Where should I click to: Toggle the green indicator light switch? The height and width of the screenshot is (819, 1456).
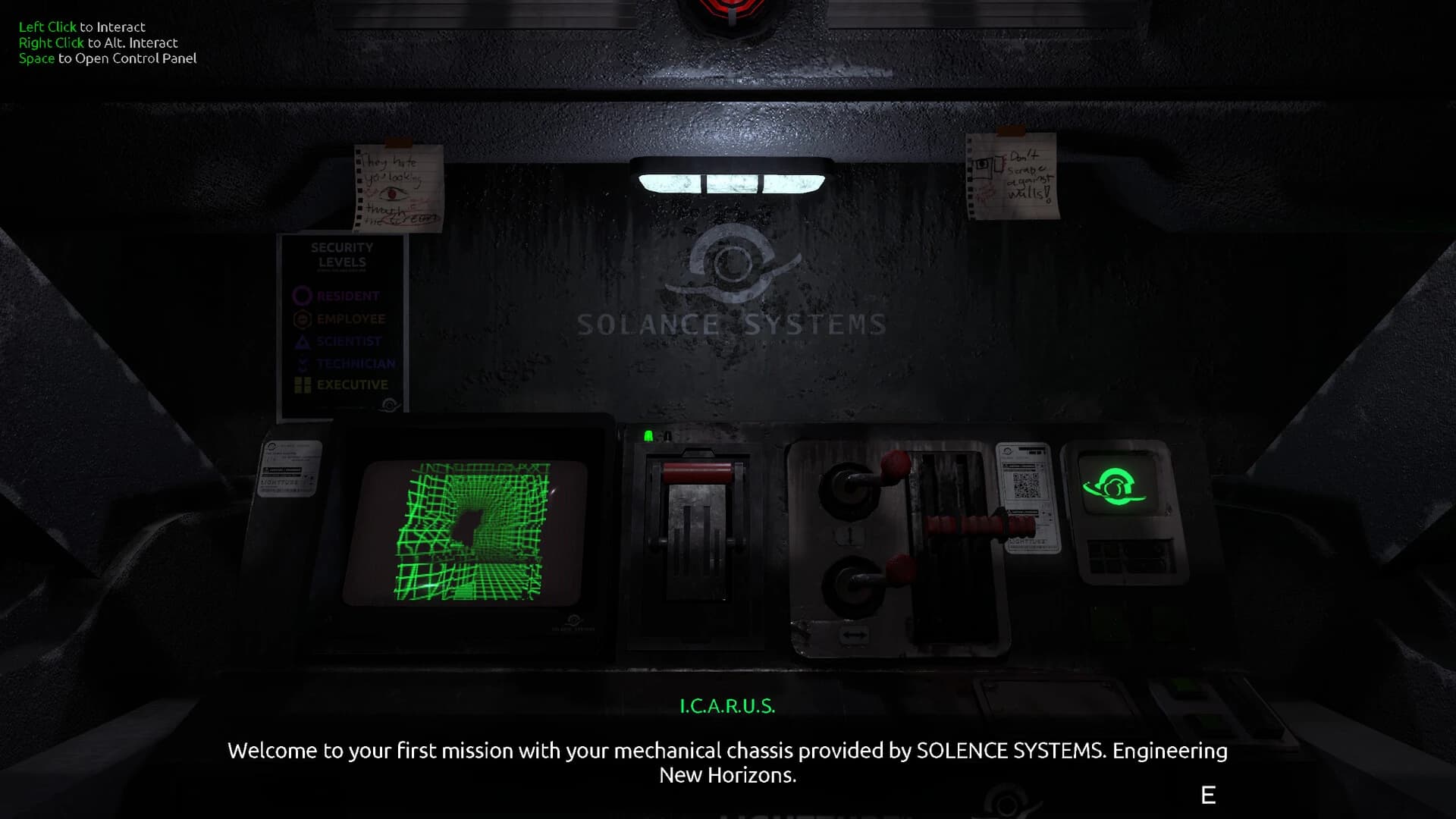click(650, 435)
